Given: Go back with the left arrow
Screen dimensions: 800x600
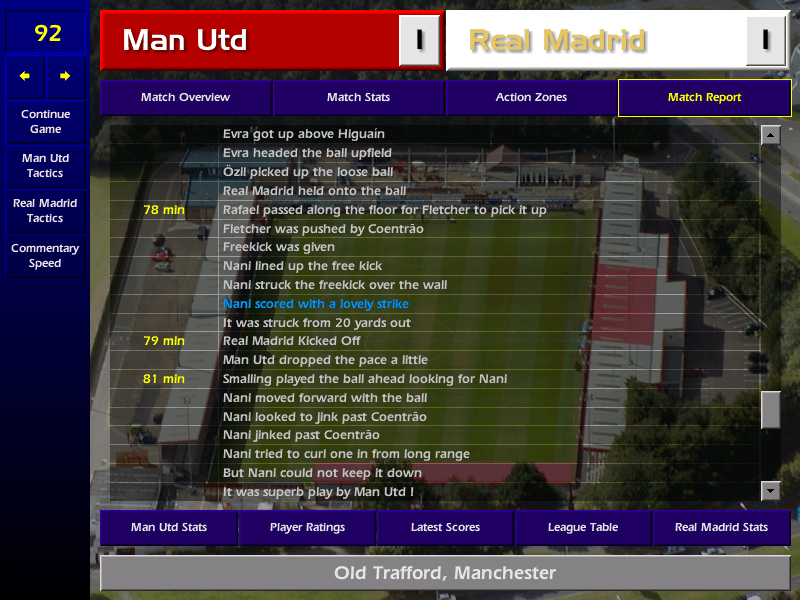Looking at the screenshot, I should click(25, 76).
